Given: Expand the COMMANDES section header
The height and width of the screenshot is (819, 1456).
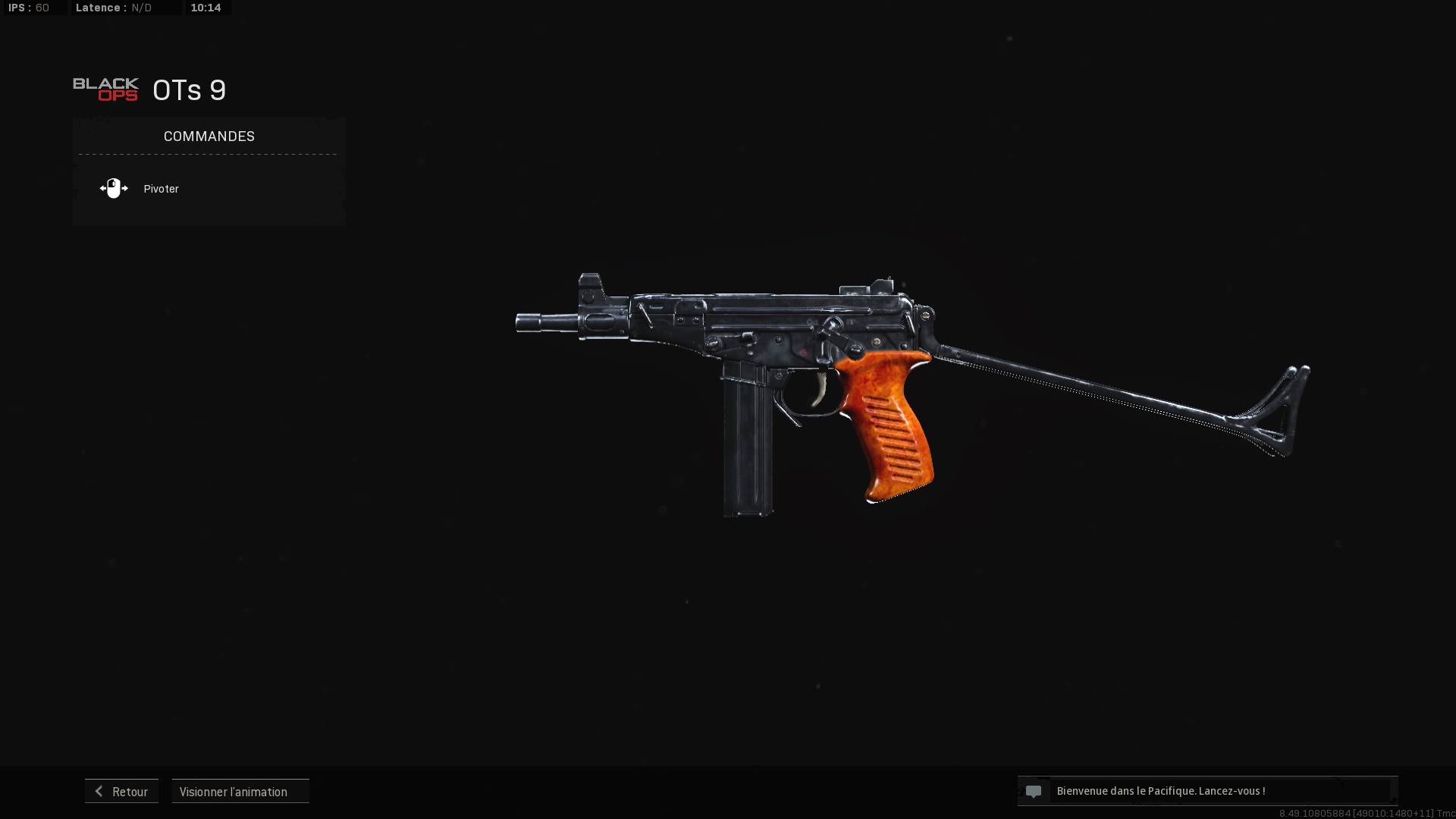Looking at the screenshot, I should [209, 136].
